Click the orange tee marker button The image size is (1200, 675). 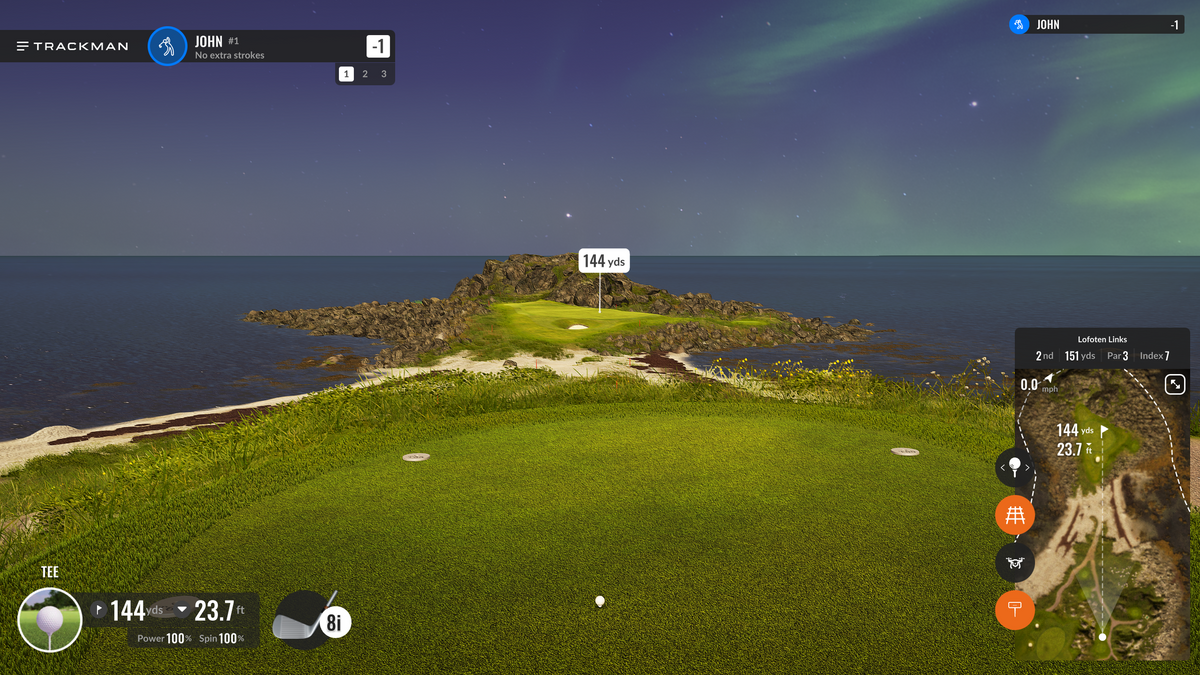(1015, 610)
